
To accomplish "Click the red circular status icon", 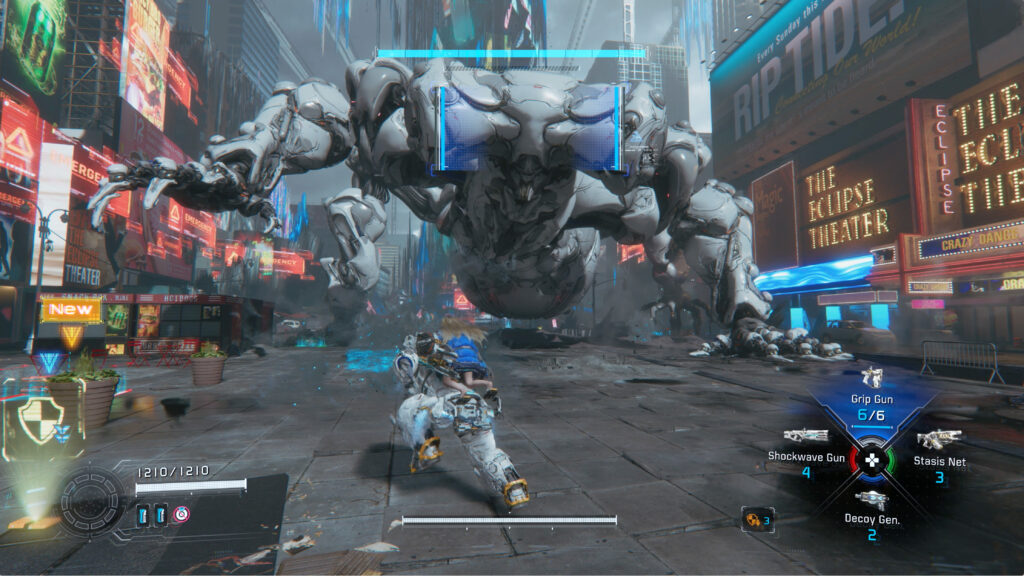I will pyautogui.click(x=182, y=514).
